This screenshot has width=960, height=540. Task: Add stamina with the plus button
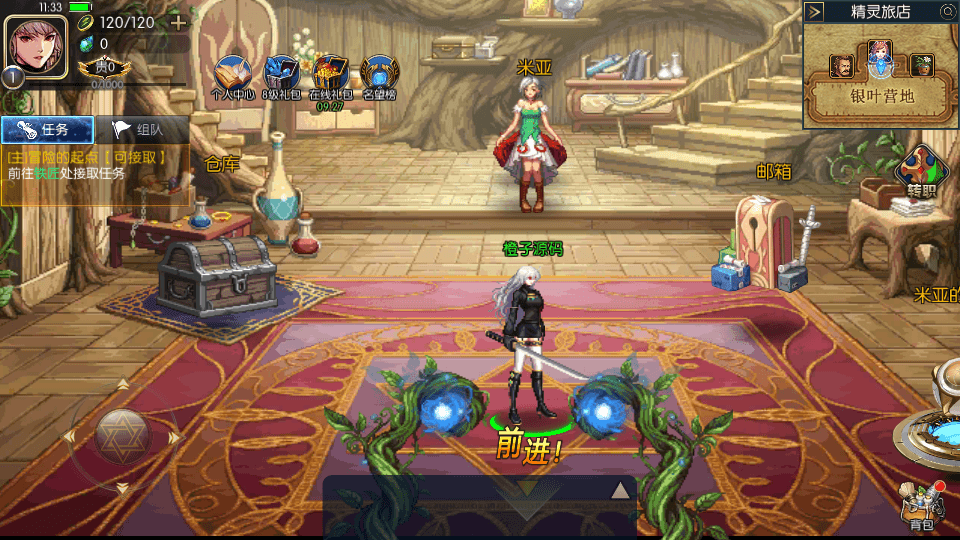pyautogui.click(x=178, y=22)
